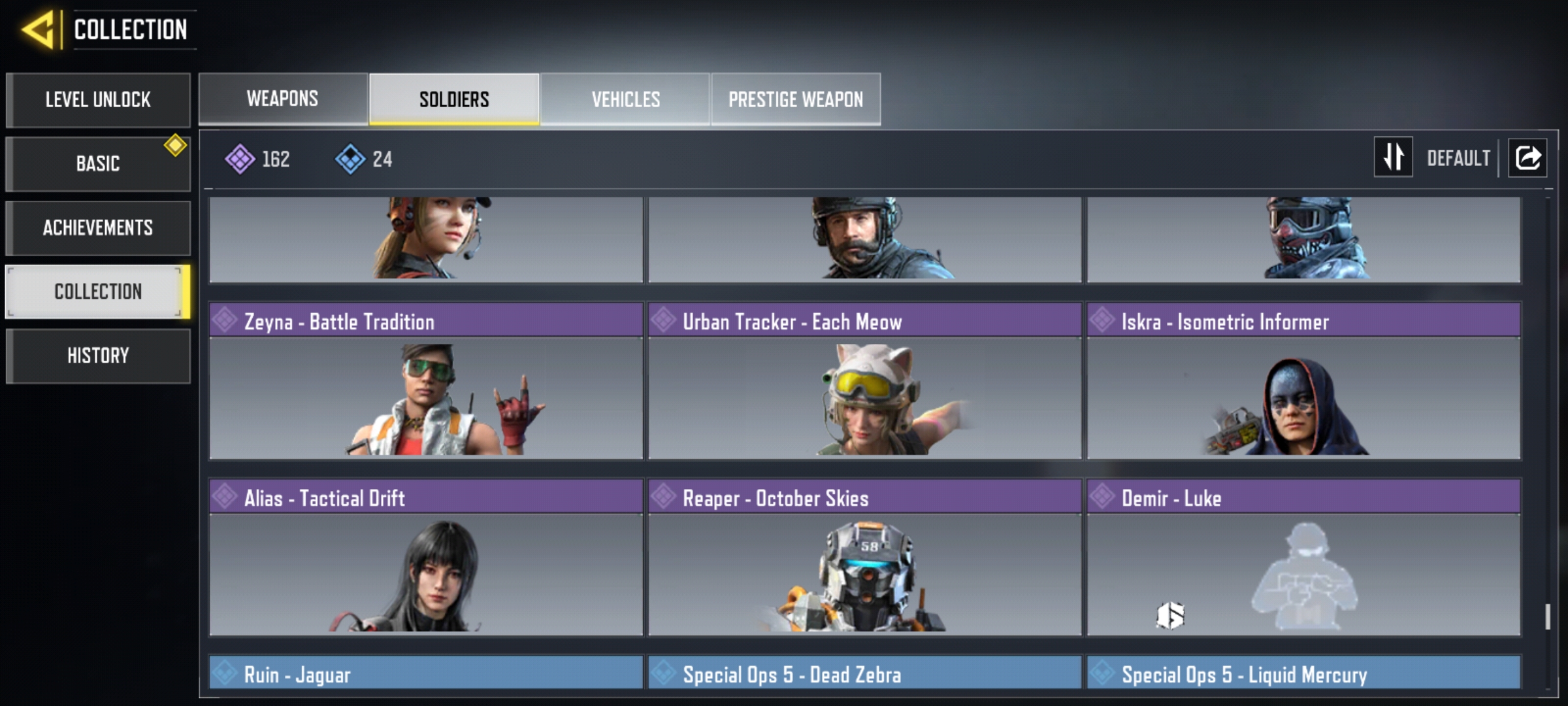This screenshot has width=1568, height=706.
Task: Switch to the Vehicles tab
Action: pyautogui.click(x=625, y=99)
